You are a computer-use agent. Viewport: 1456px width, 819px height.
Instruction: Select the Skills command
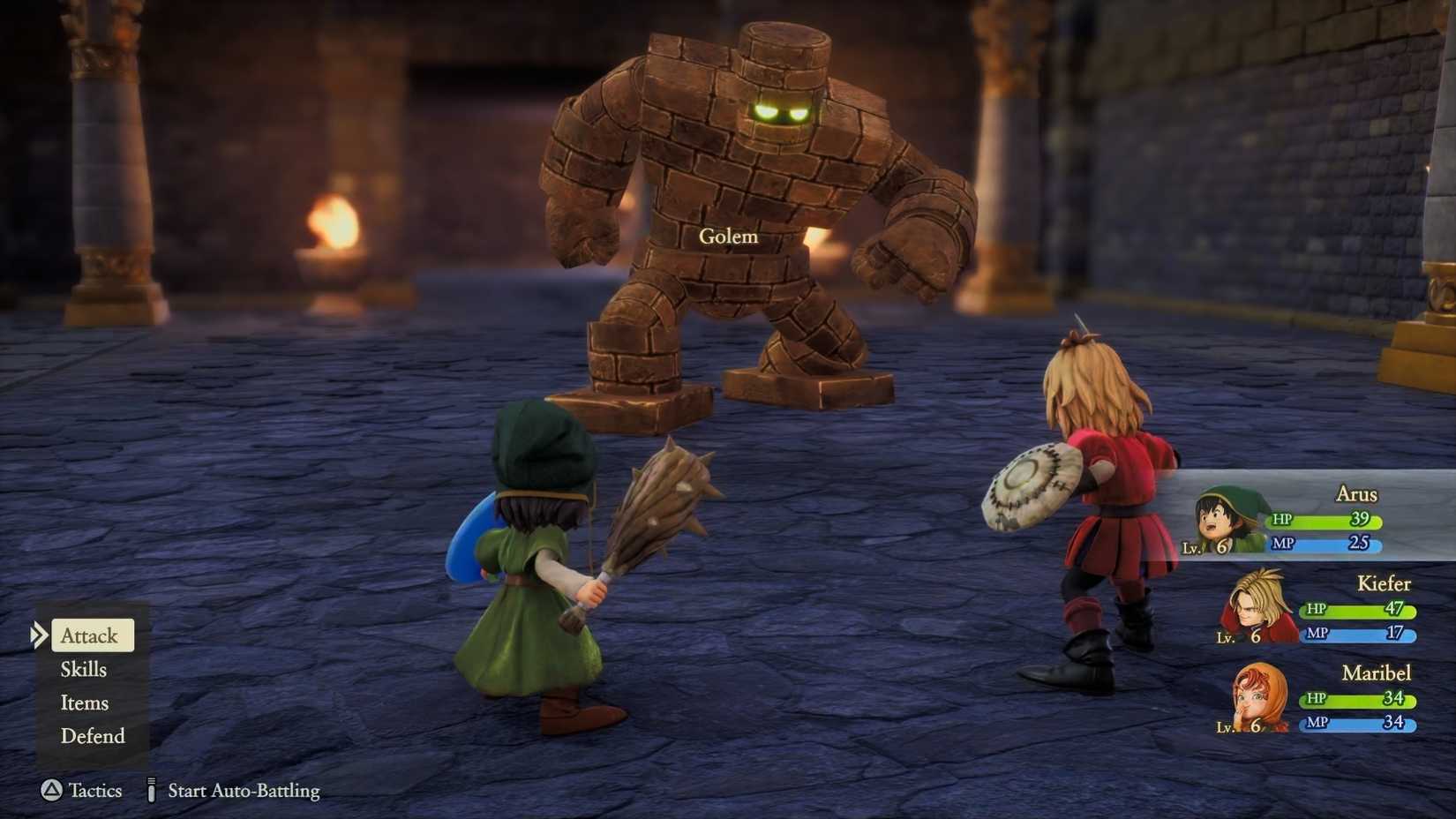84,669
